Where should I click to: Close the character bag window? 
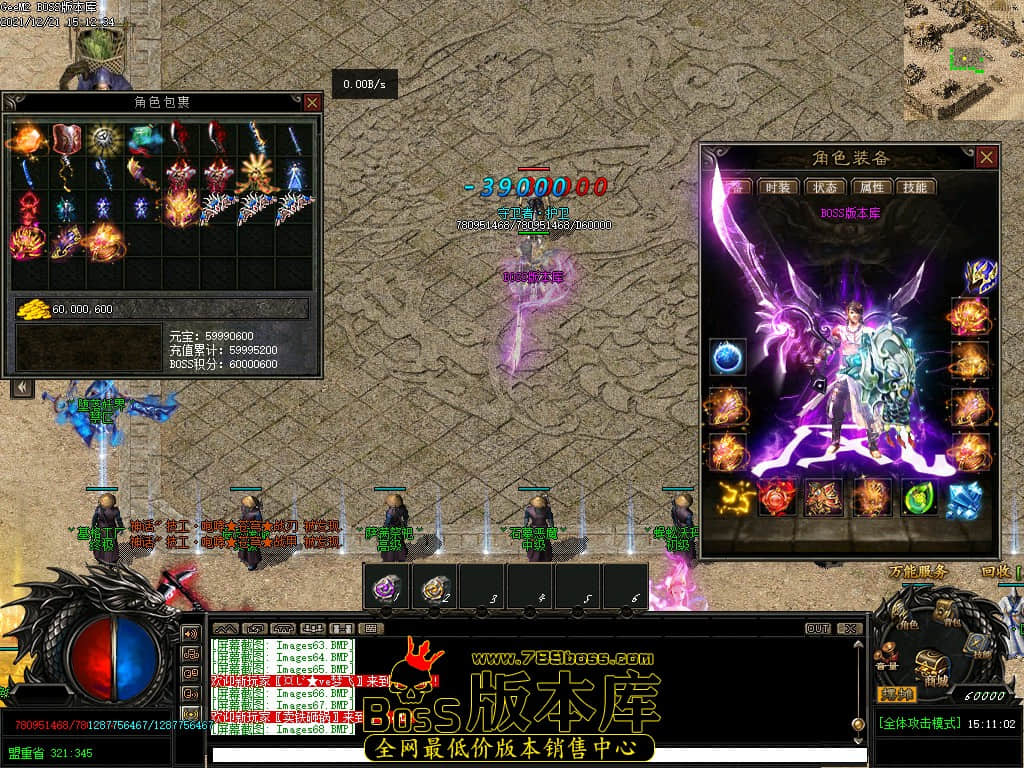312,102
